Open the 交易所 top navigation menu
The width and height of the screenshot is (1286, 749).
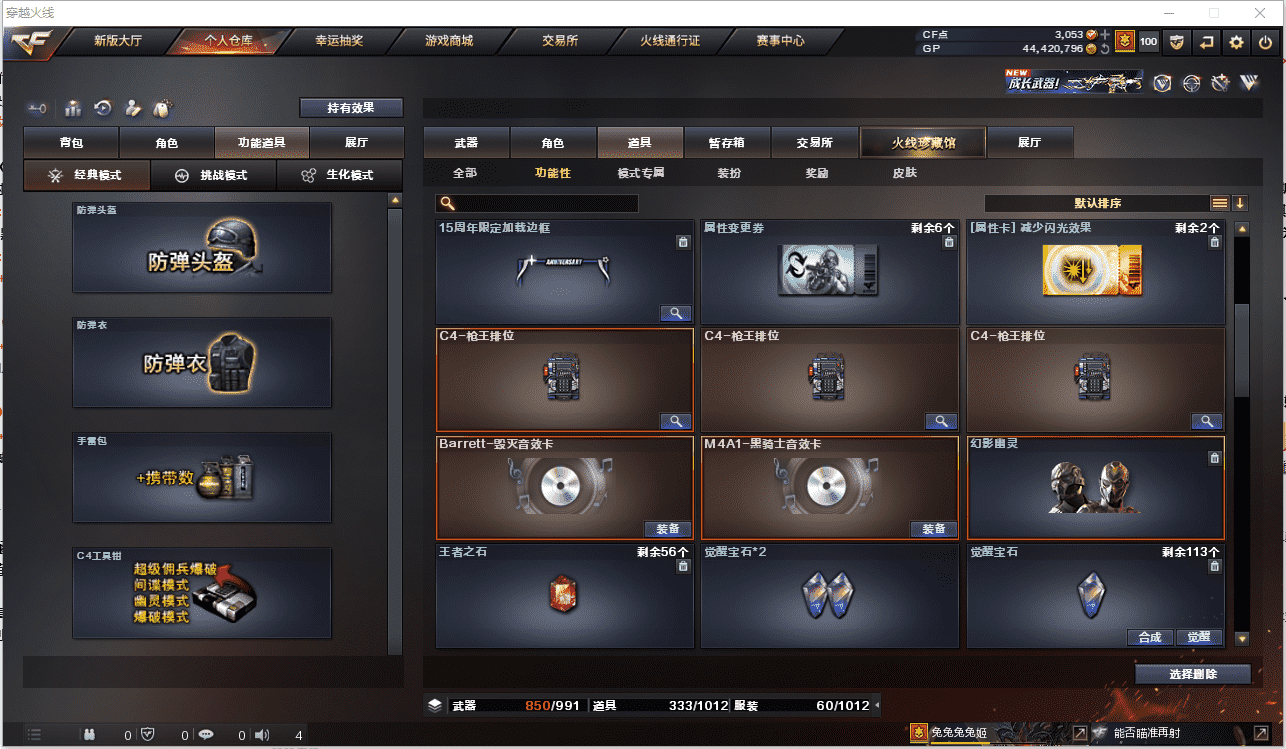[x=560, y=41]
